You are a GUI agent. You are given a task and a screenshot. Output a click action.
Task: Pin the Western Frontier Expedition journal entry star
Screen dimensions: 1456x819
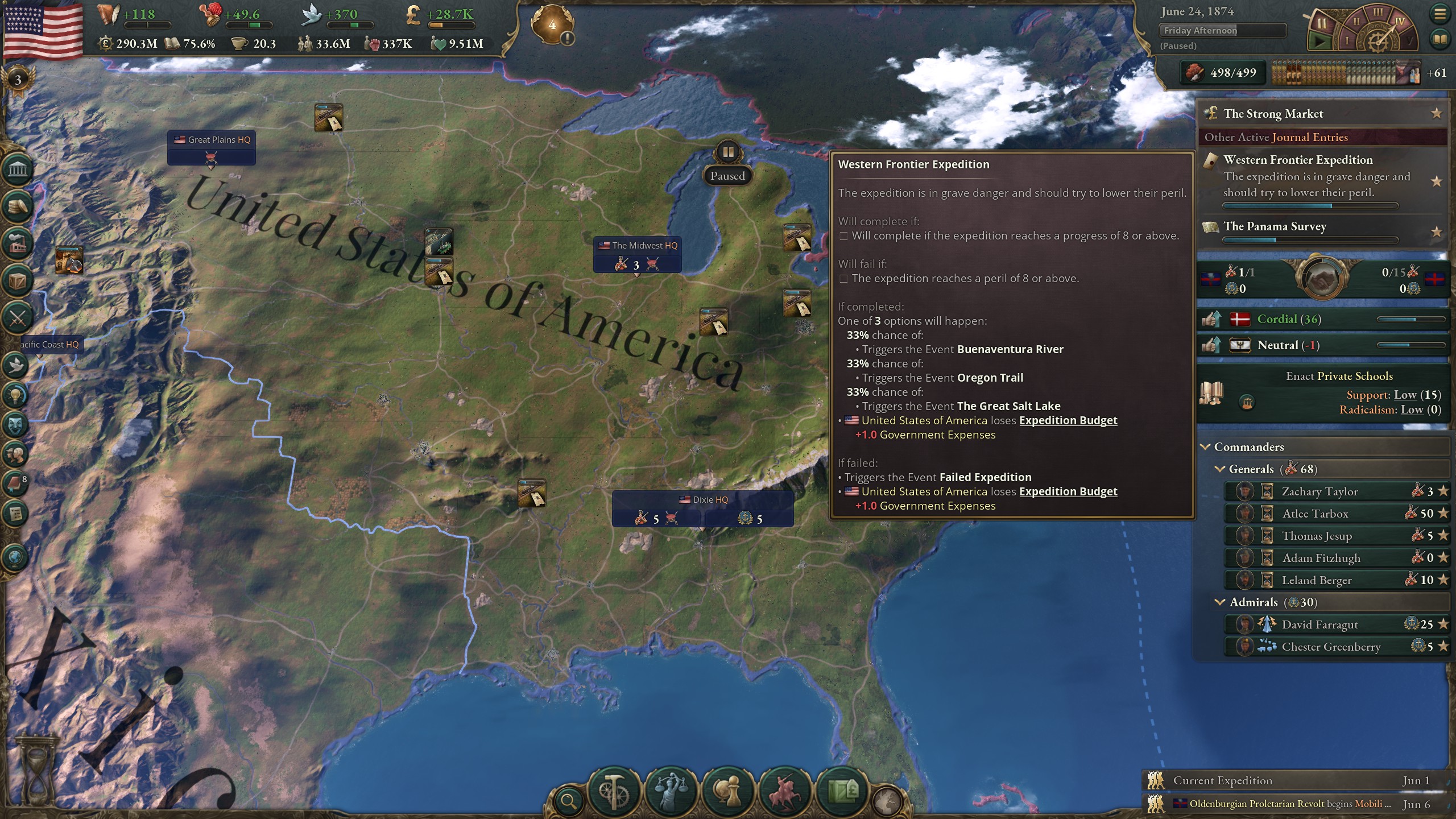(1437, 182)
